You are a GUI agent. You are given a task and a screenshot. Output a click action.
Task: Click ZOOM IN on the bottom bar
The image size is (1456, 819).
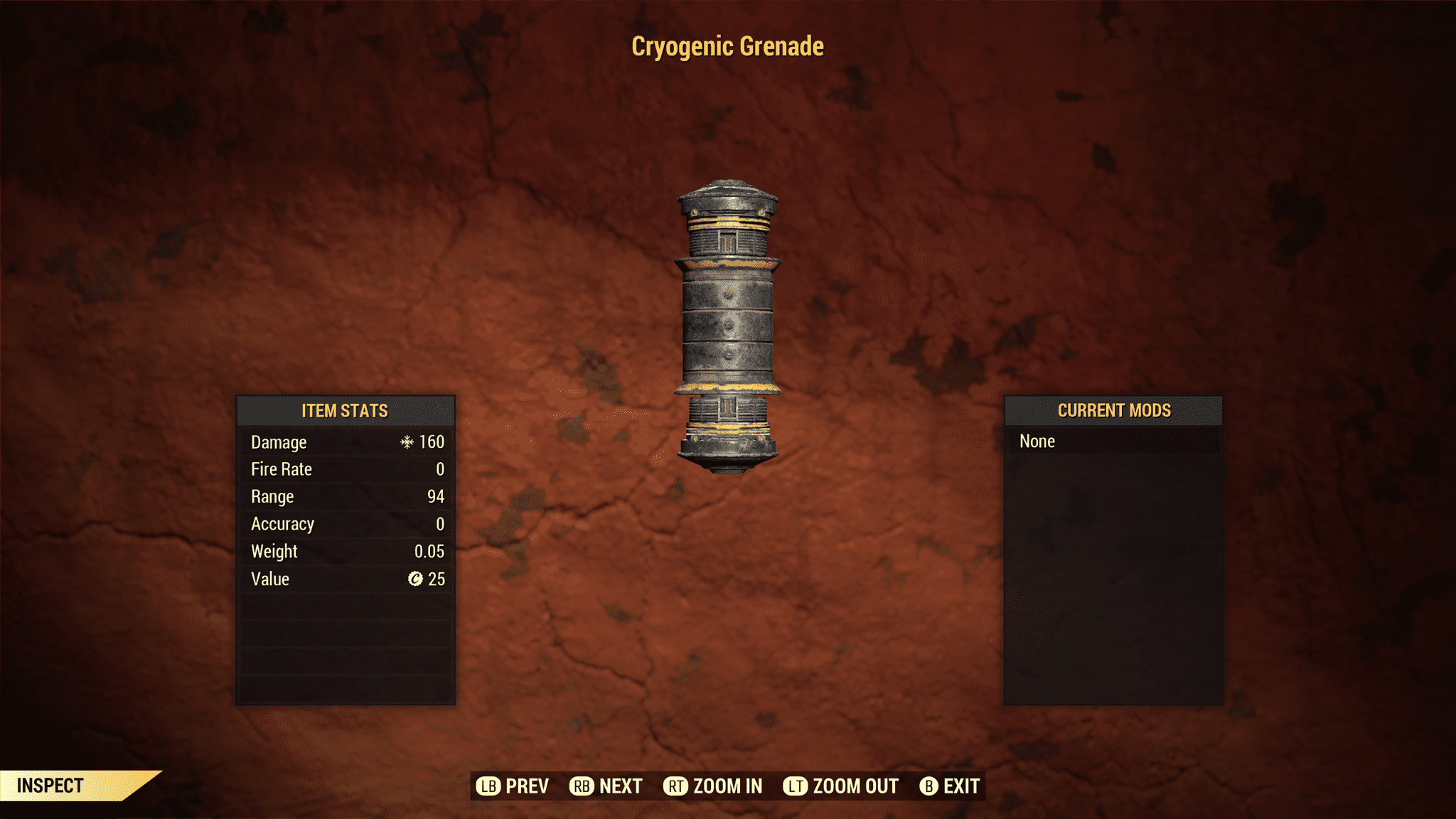pyautogui.click(x=713, y=786)
